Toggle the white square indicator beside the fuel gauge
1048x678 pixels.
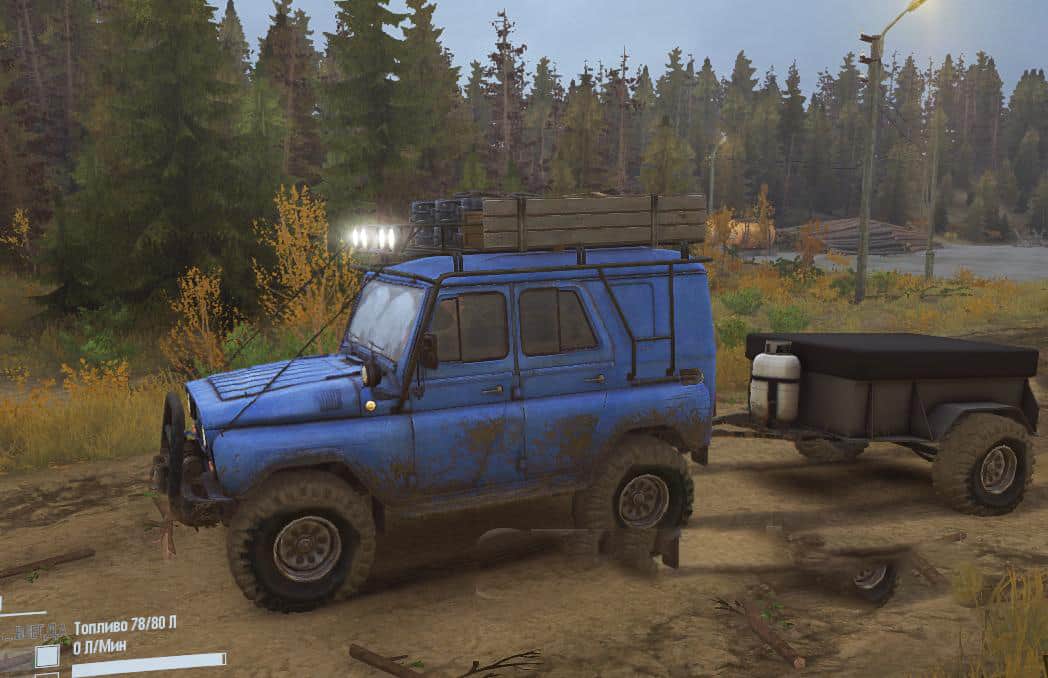click(47, 656)
